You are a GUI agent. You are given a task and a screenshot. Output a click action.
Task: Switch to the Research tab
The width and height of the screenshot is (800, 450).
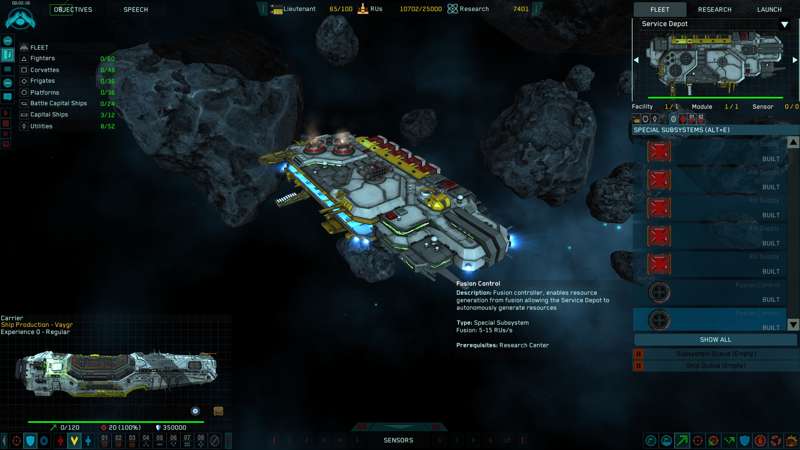pyautogui.click(x=714, y=10)
